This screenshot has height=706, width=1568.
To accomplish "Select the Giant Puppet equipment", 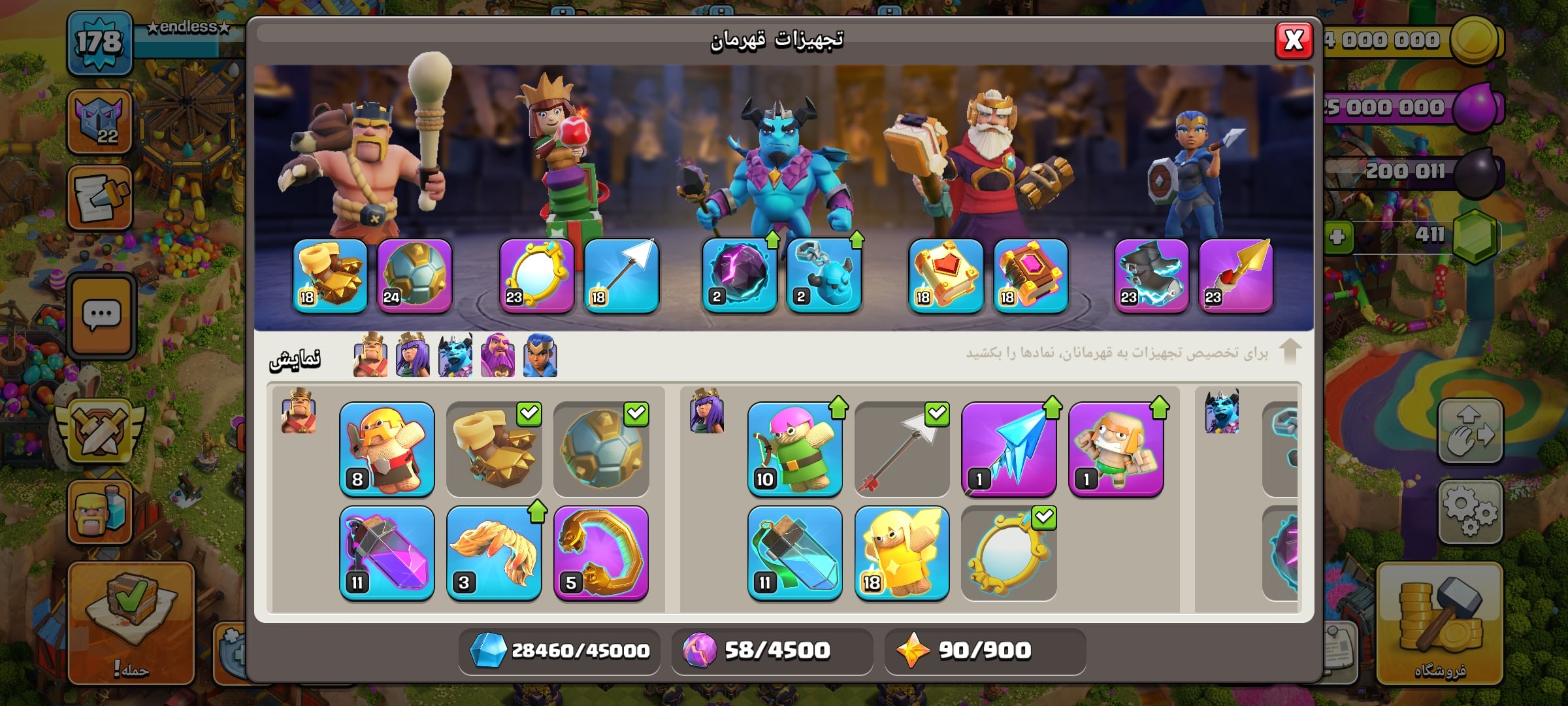I will 1116,449.
